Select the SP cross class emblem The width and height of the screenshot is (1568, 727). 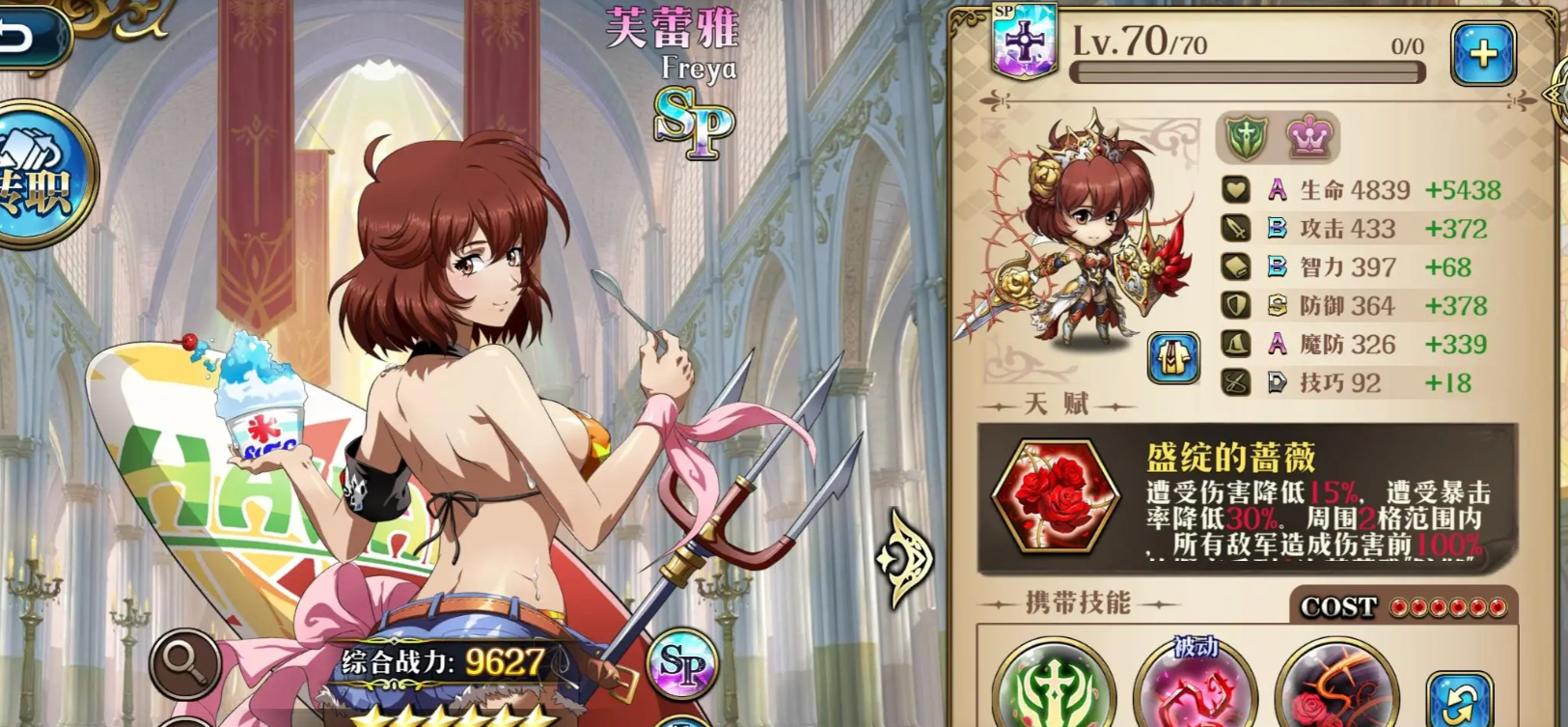tap(1025, 42)
